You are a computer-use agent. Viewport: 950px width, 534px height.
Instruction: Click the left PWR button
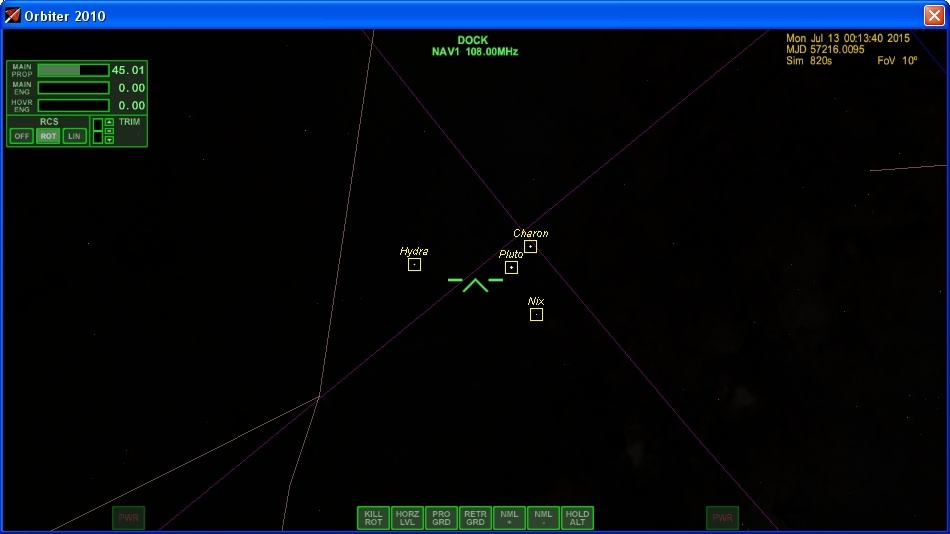[129, 518]
